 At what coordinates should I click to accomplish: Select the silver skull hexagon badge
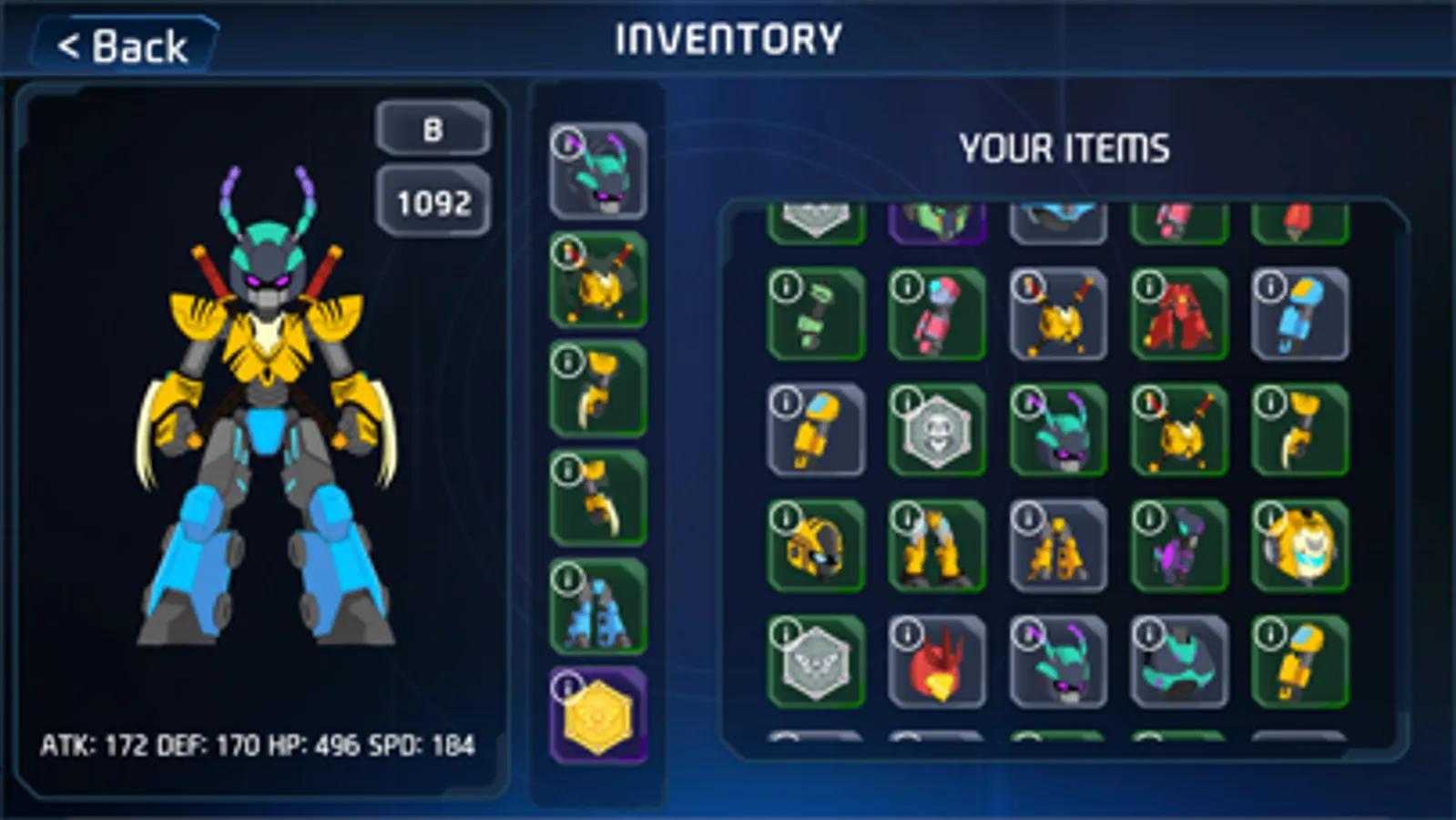[x=937, y=432]
